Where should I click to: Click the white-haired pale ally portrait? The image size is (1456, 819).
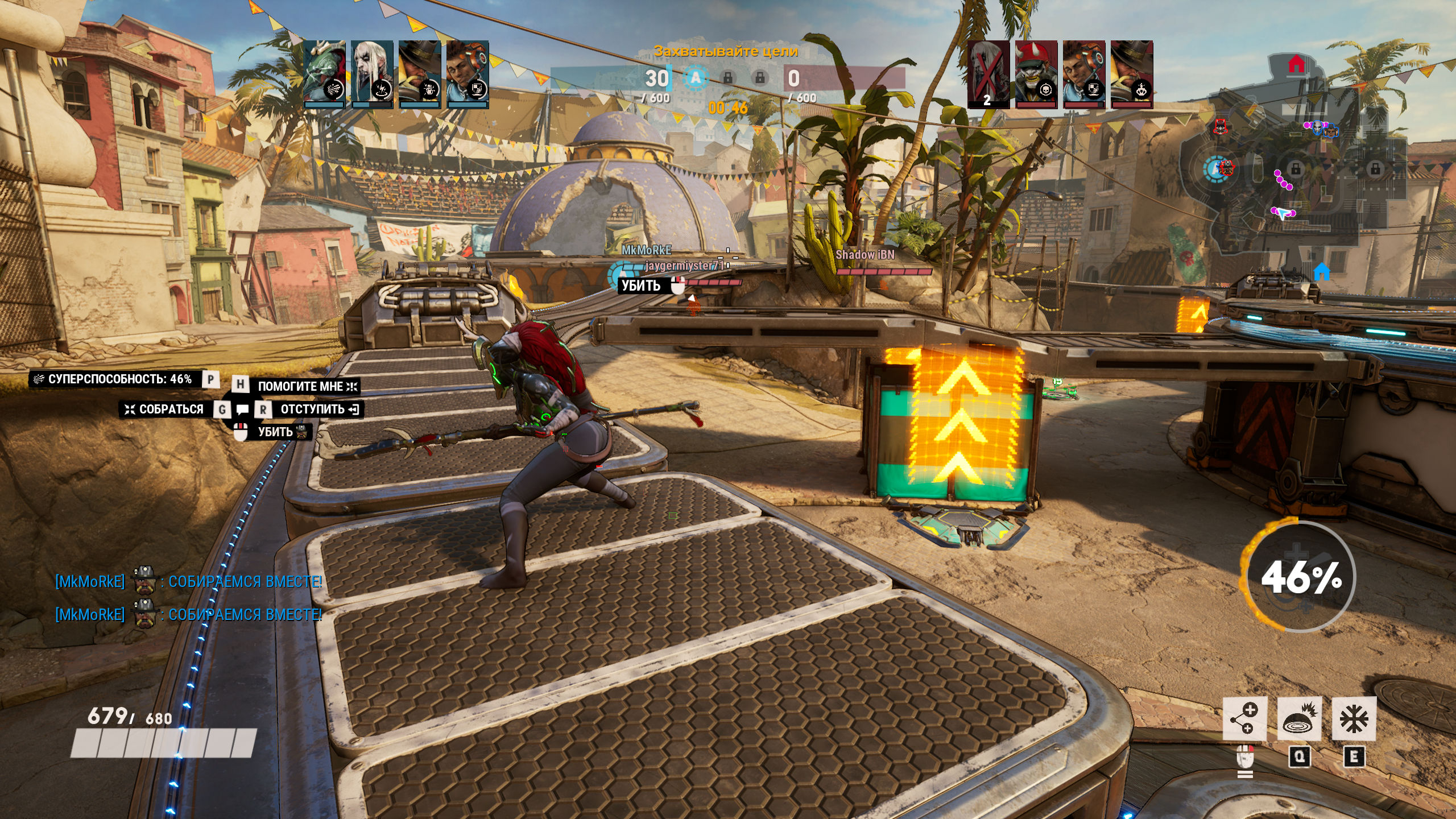tap(372, 74)
